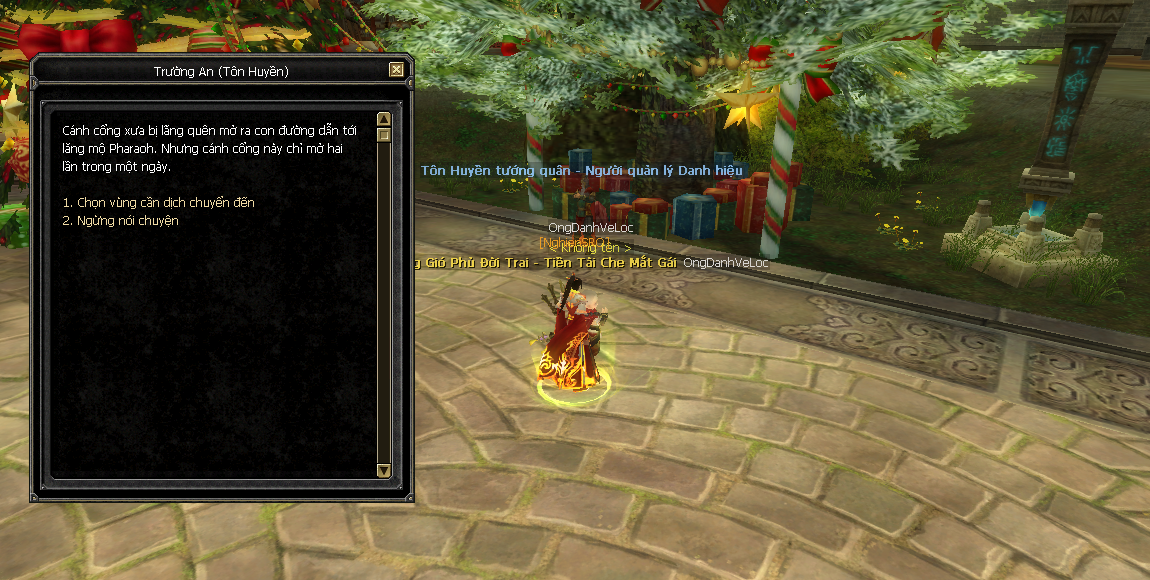Click the dialogue scrollbar up arrow
1150x580 pixels.
[384, 119]
